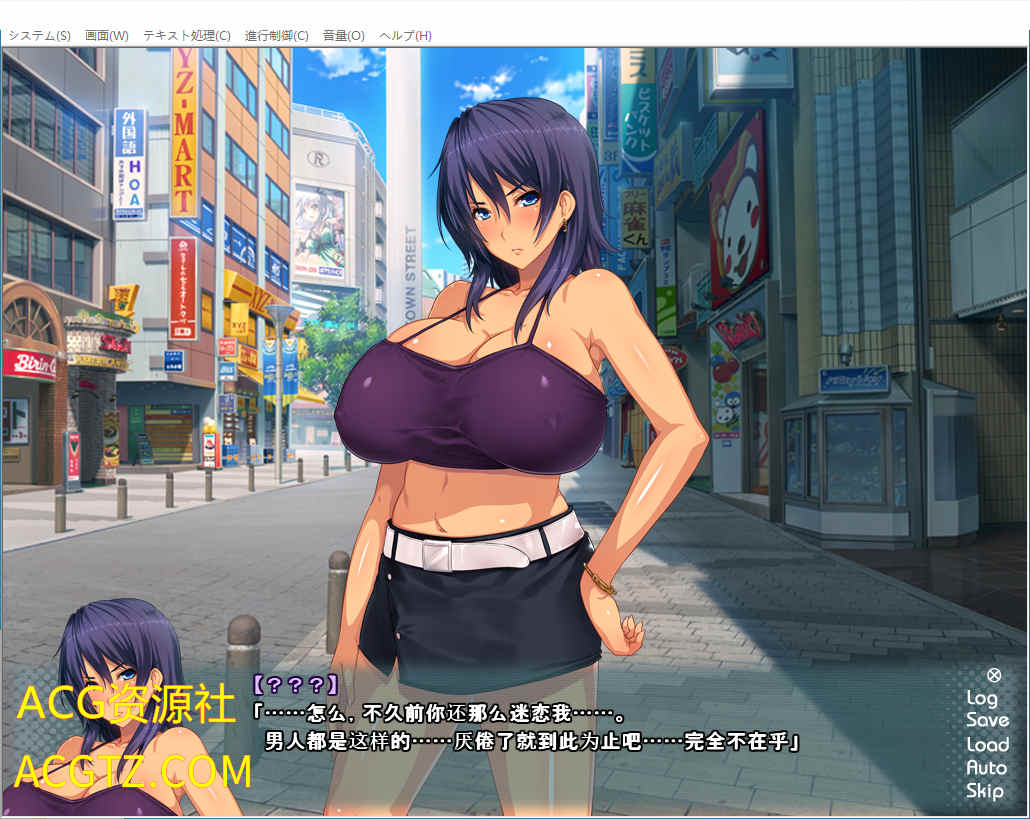The height and width of the screenshot is (819, 1030).
Task: Open the テキスト処理(C) menu
Action: 186,35
